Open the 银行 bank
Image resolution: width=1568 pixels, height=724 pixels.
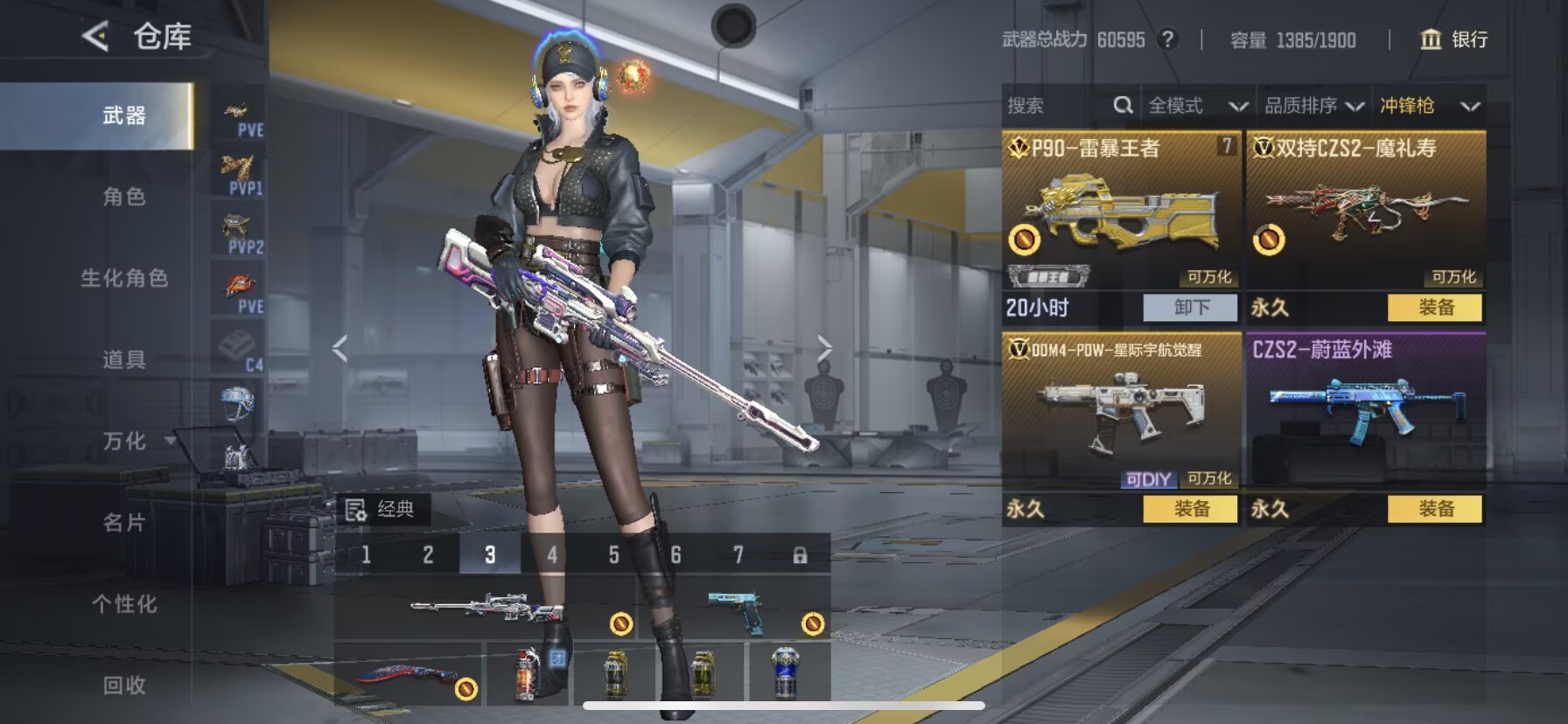click(x=1453, y=39)
